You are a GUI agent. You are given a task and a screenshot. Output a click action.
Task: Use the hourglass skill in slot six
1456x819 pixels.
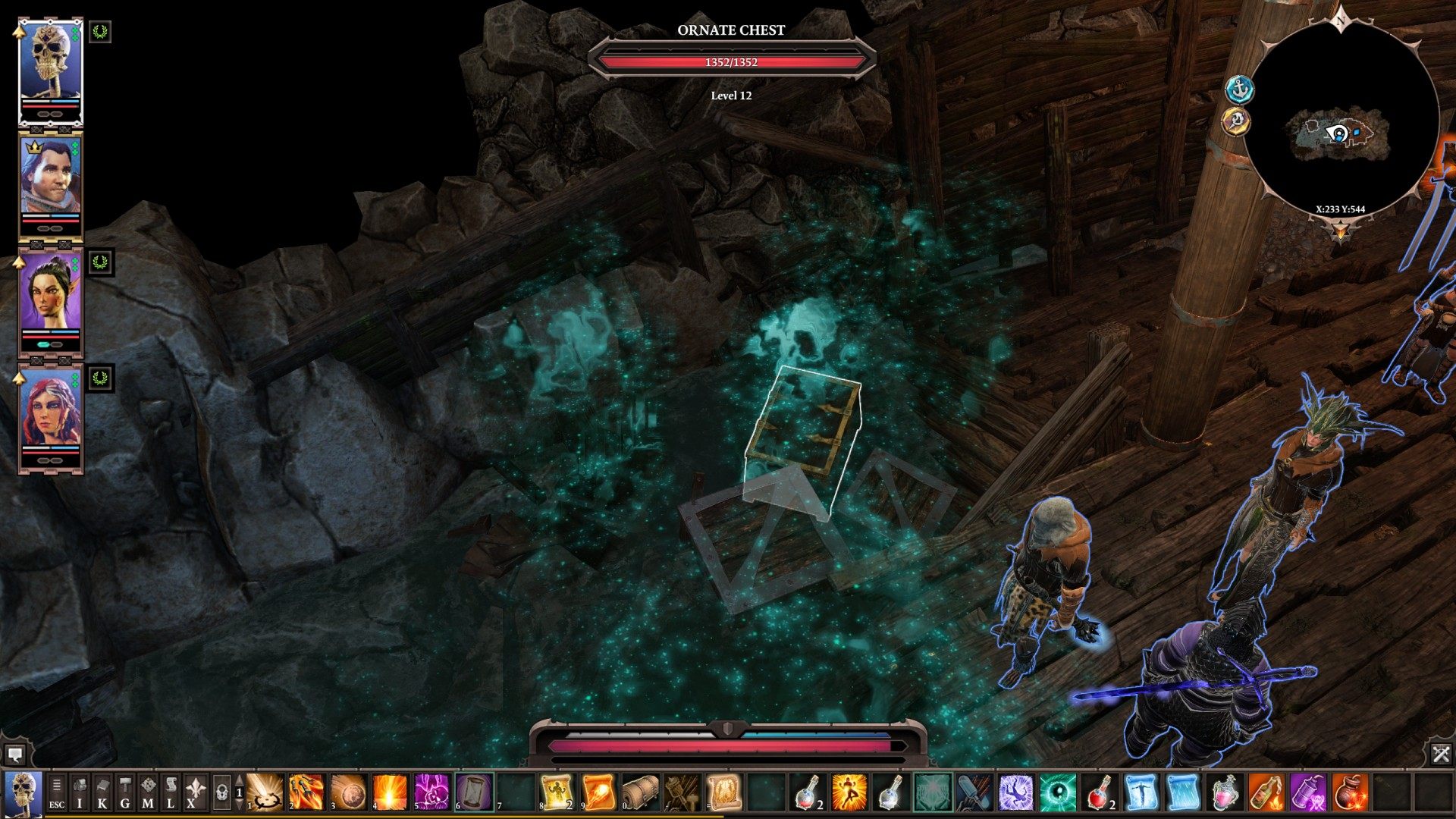473,792
